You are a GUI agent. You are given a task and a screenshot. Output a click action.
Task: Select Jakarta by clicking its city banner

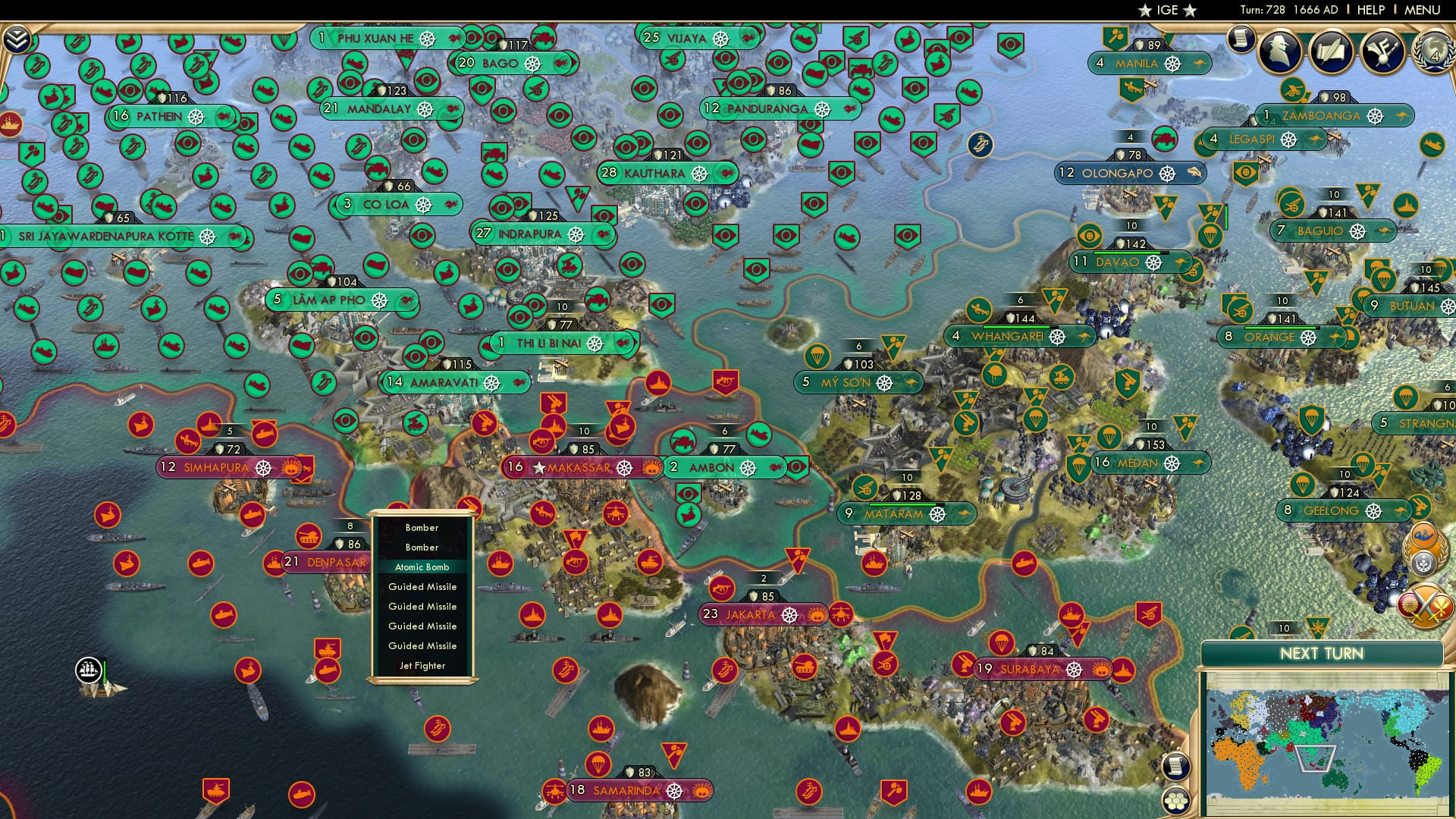[x=751, y=615]
